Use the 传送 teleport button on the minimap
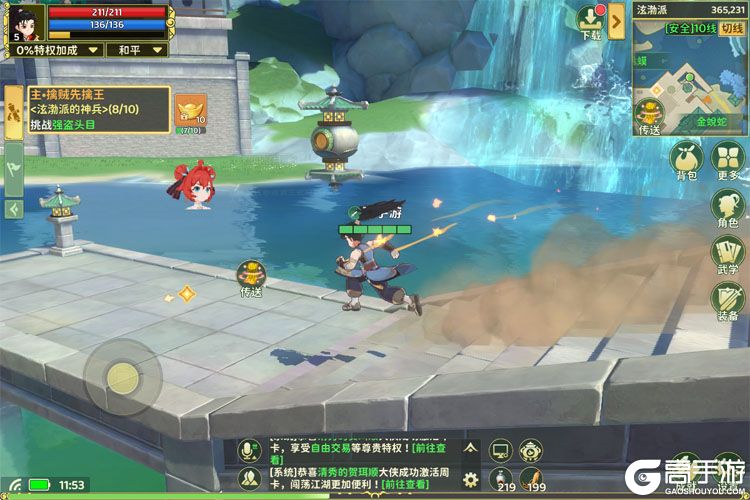 coord(651,116)
